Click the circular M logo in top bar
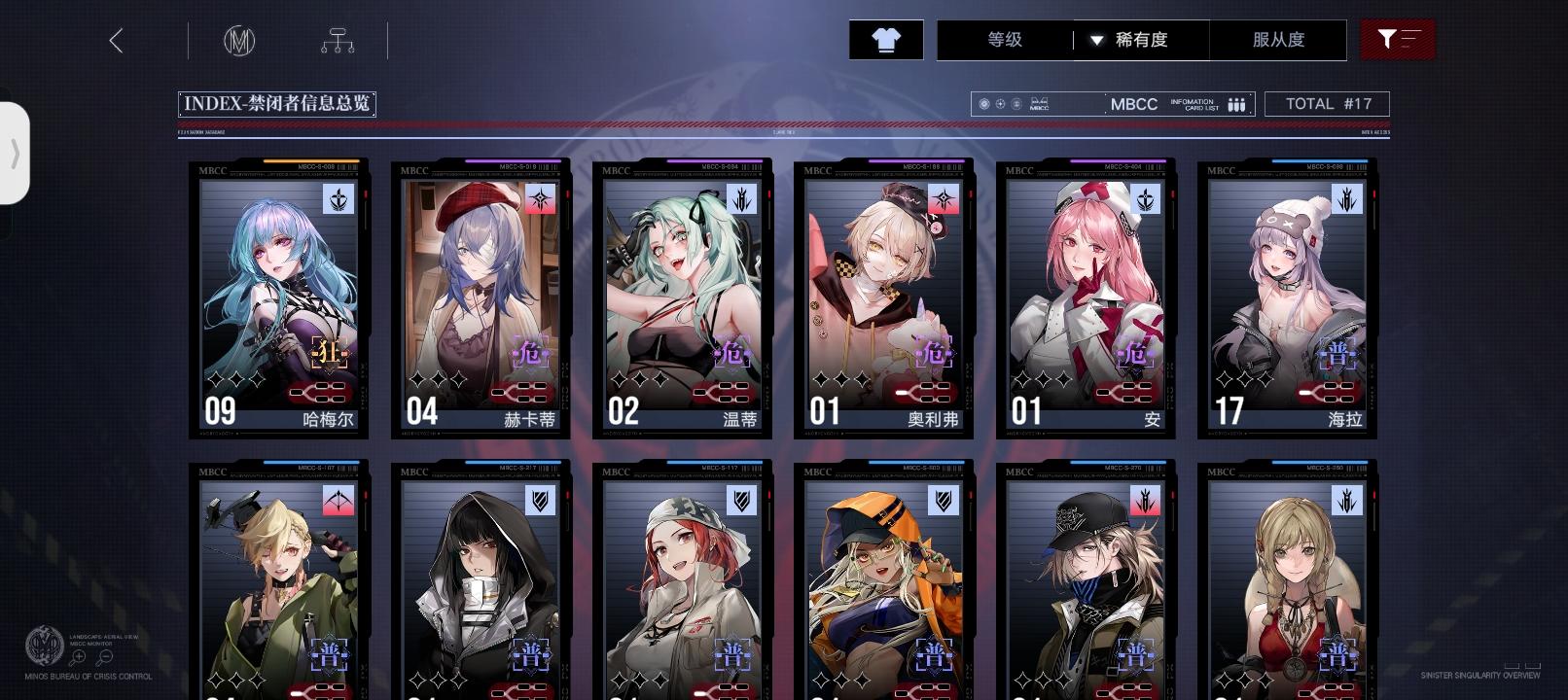The width and height of the screenshot is (1568, 700). (x=242, y=40)
